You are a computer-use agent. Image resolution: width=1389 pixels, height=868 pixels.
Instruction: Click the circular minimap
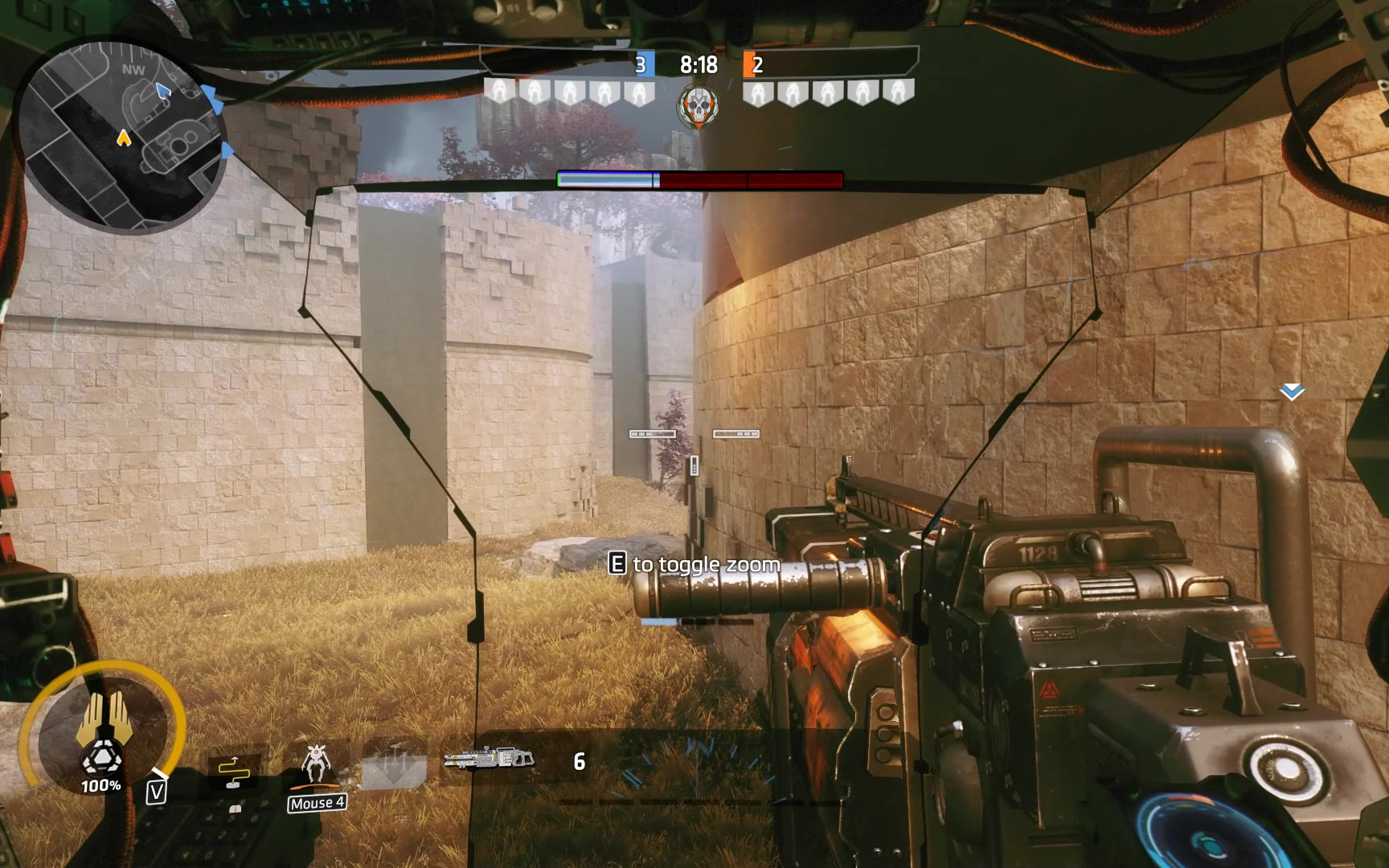pos(121,137)
